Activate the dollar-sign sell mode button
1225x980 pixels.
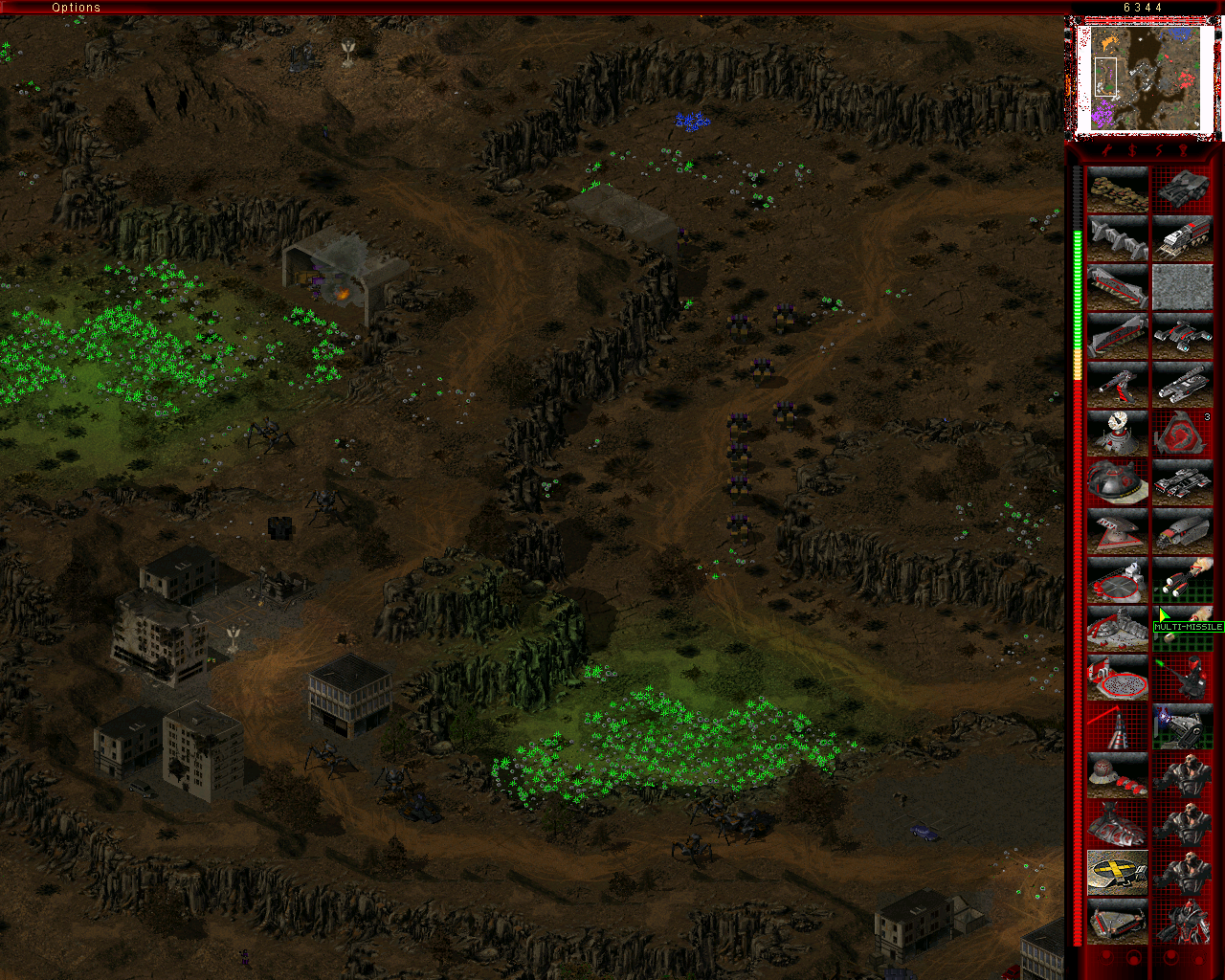coord(1131,151)
